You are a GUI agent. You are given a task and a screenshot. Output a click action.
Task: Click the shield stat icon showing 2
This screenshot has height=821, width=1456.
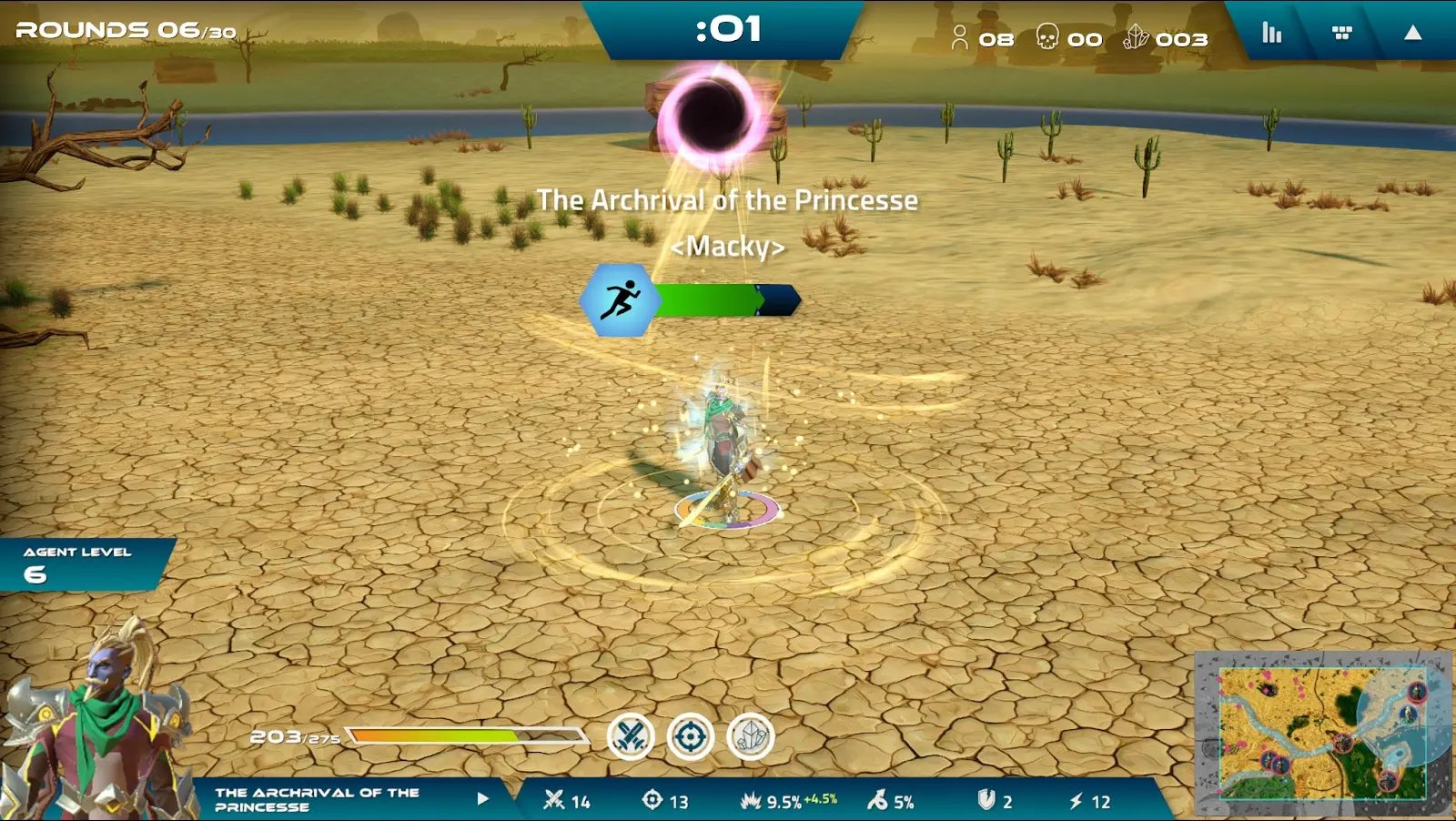coord(987,803)
